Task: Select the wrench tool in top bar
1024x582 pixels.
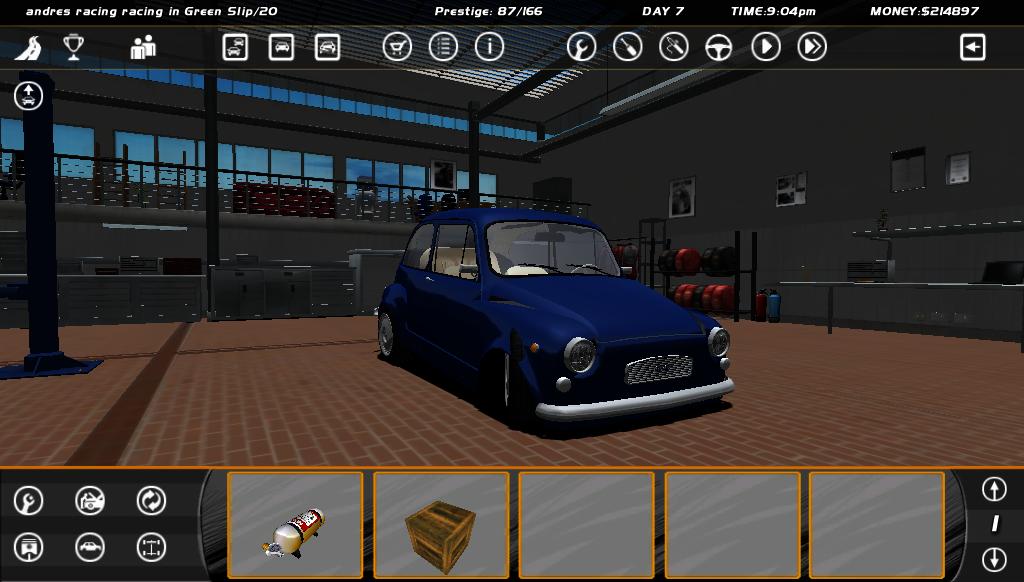Action: (x=581, y=47)
